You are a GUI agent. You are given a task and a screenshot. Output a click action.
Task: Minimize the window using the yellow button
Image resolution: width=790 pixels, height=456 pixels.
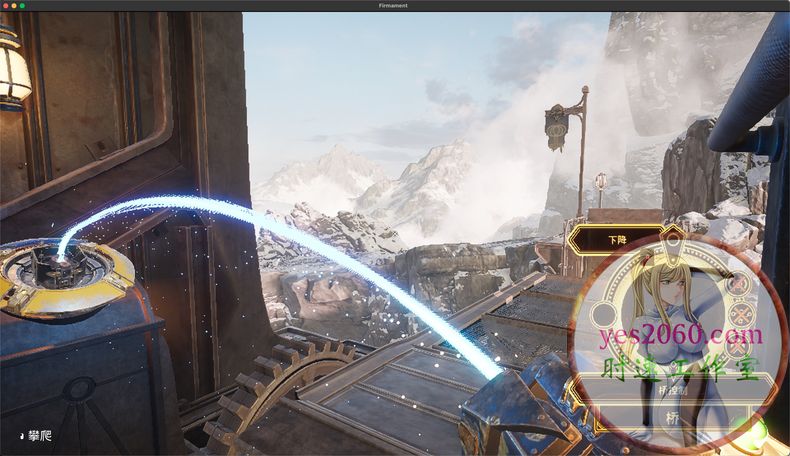[14, 6]
